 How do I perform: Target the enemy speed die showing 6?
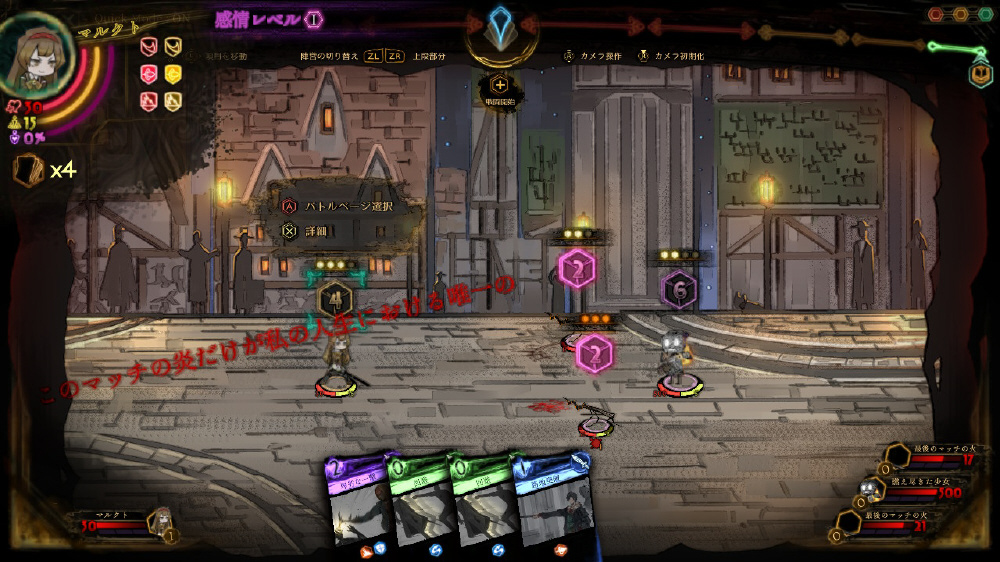click(x=679, y=289)
